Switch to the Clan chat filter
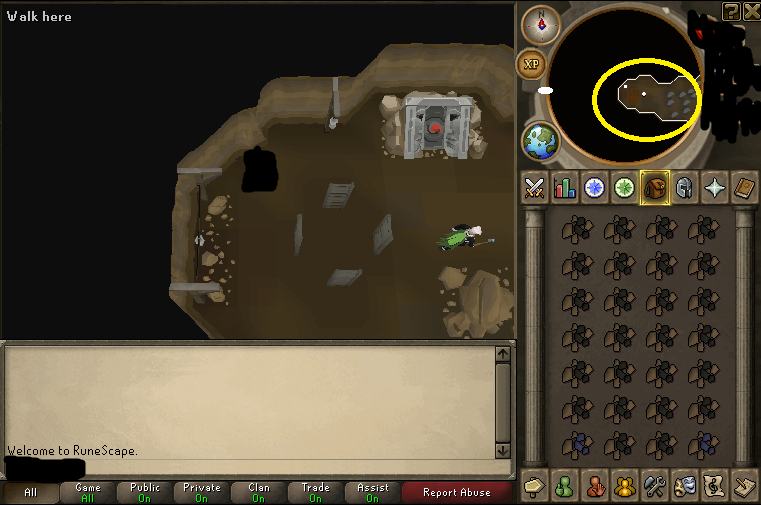 pos(259,492)
